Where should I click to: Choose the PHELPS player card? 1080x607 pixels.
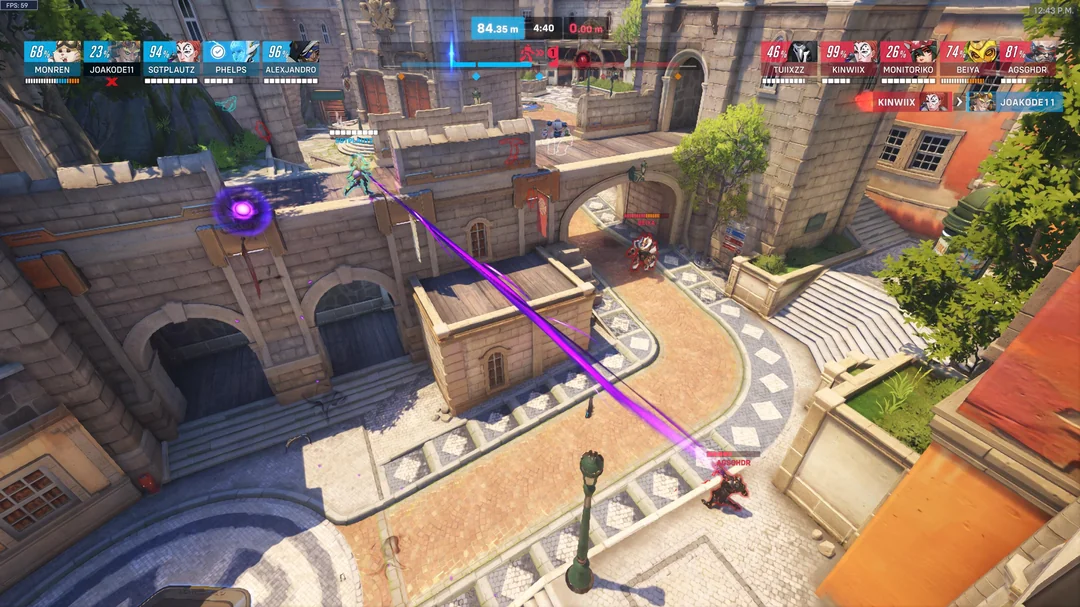point(231,59)
